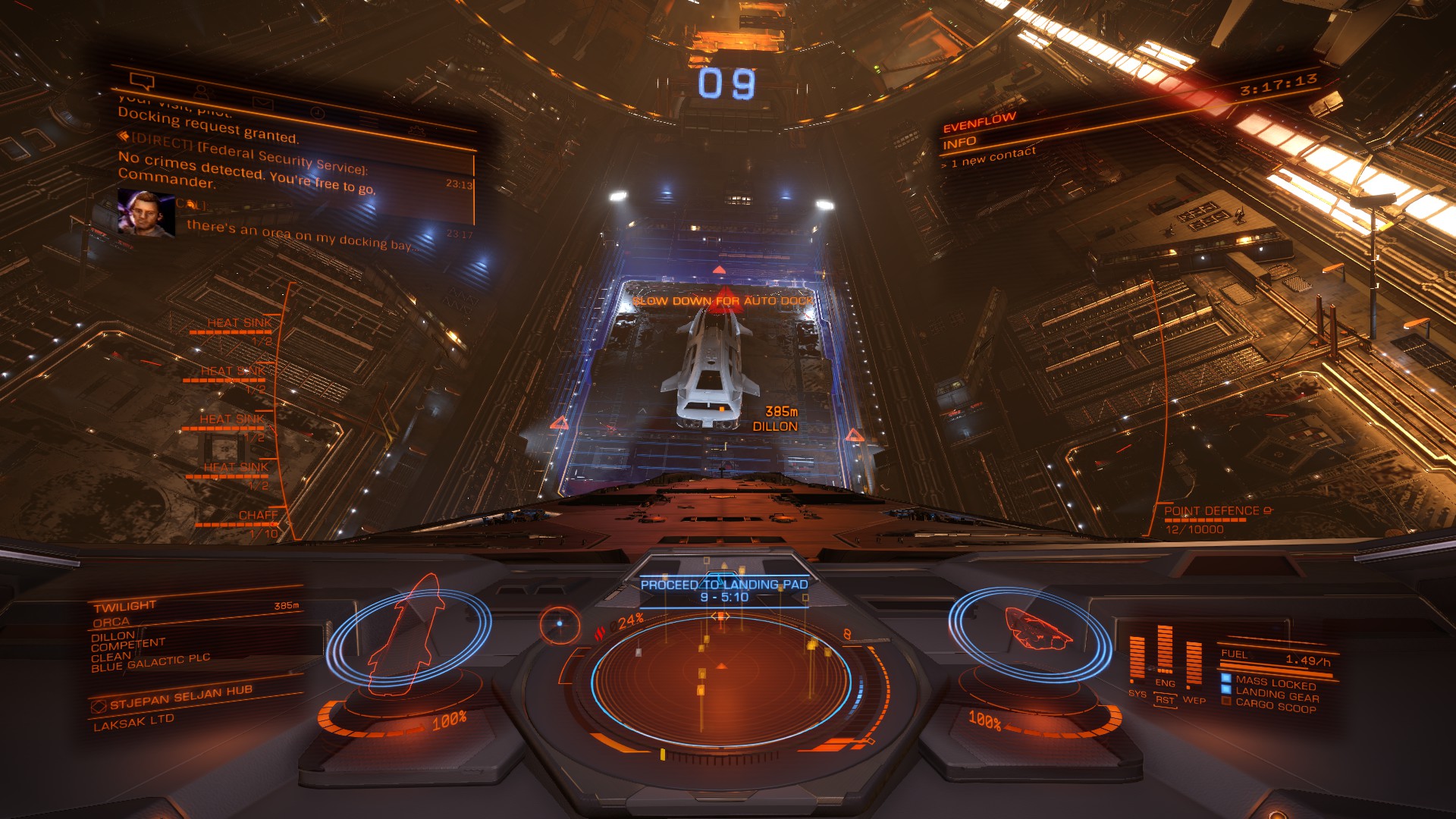Click the Stjepan Seljan Hub destination label
Viewport: 1456px width, 819px height.
pos(179,698)
